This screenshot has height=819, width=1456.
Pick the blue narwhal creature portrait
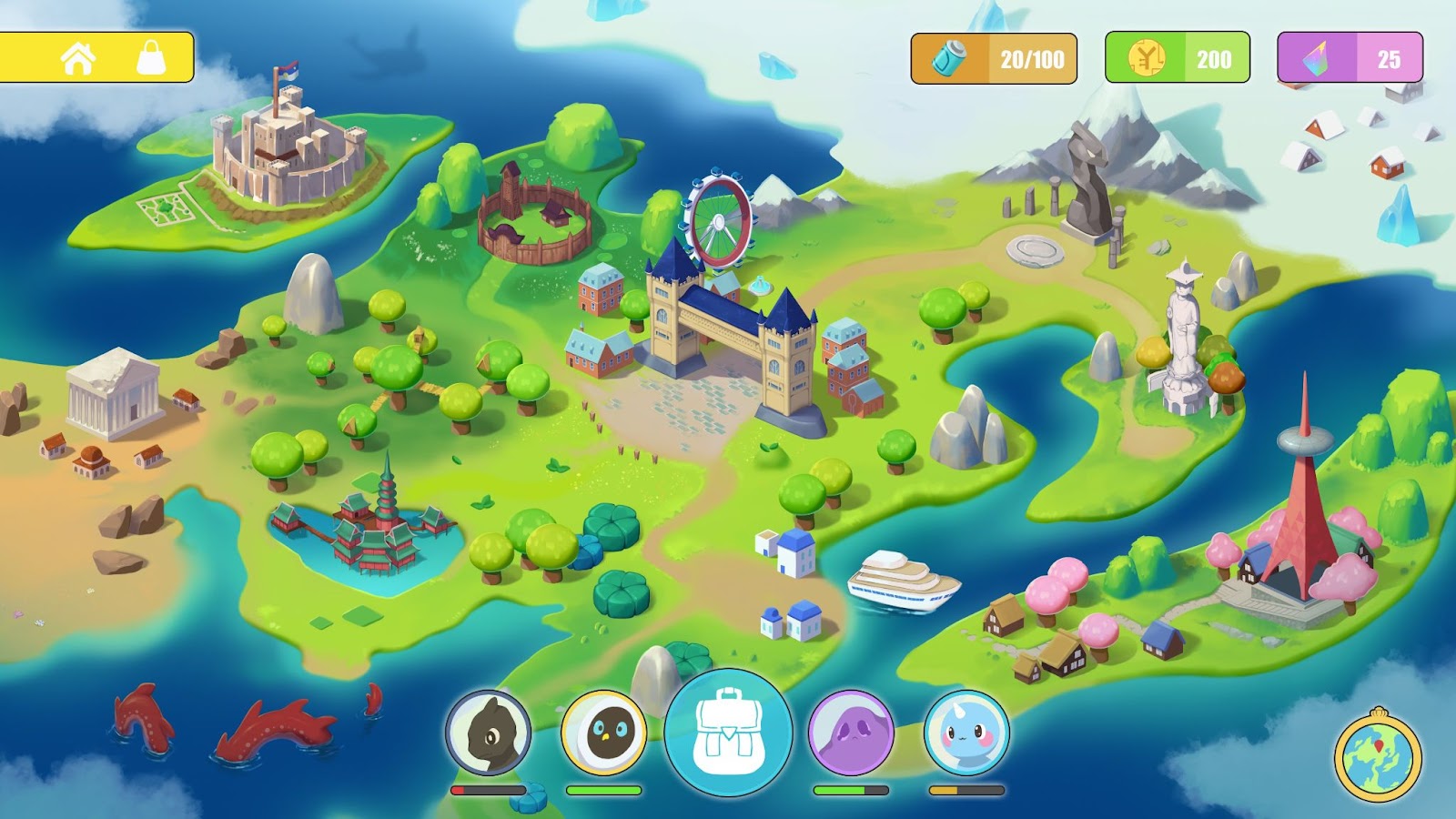966,733
